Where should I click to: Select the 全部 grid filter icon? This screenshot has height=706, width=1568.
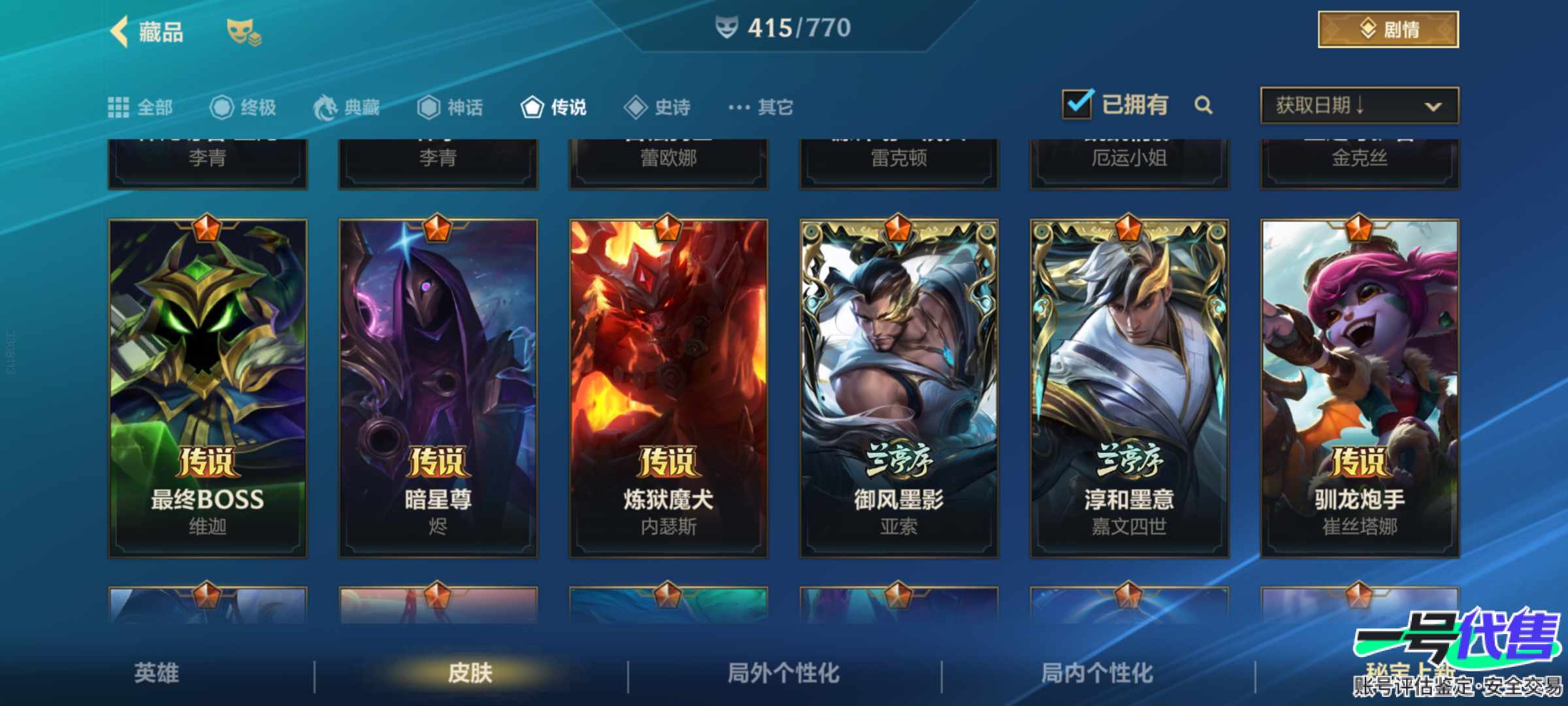pos(120,107)
